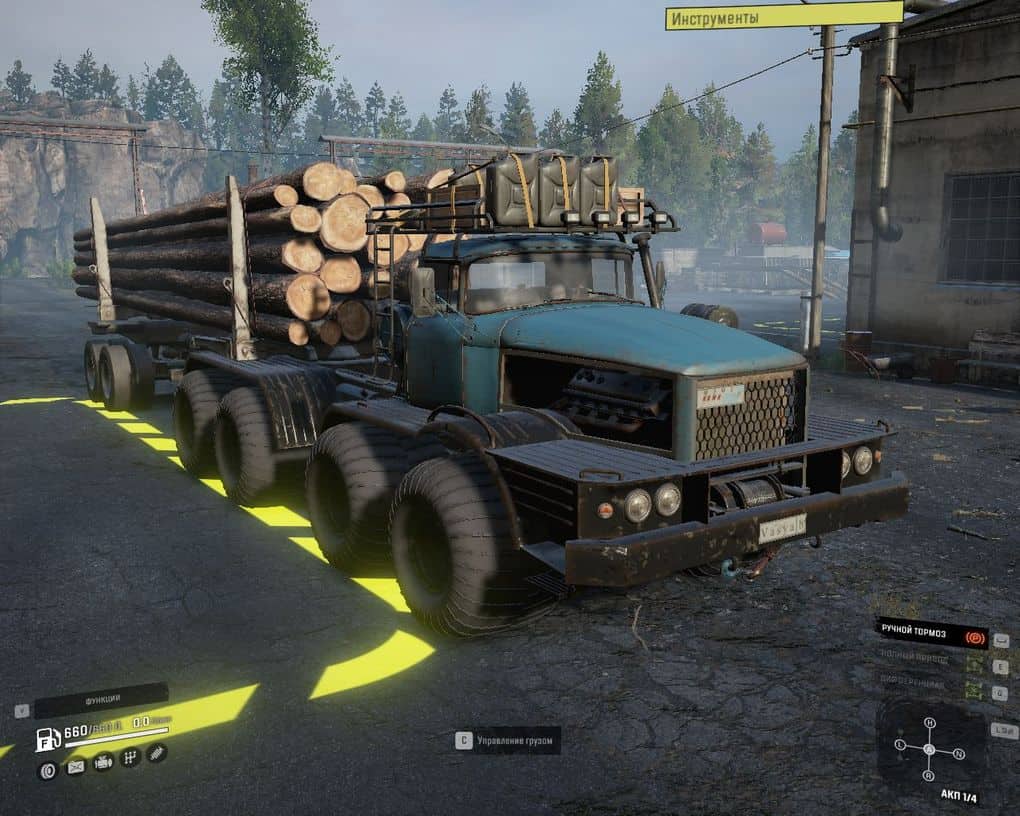
Task: Shift to the N neutral position
Action: tap(957, 753)
